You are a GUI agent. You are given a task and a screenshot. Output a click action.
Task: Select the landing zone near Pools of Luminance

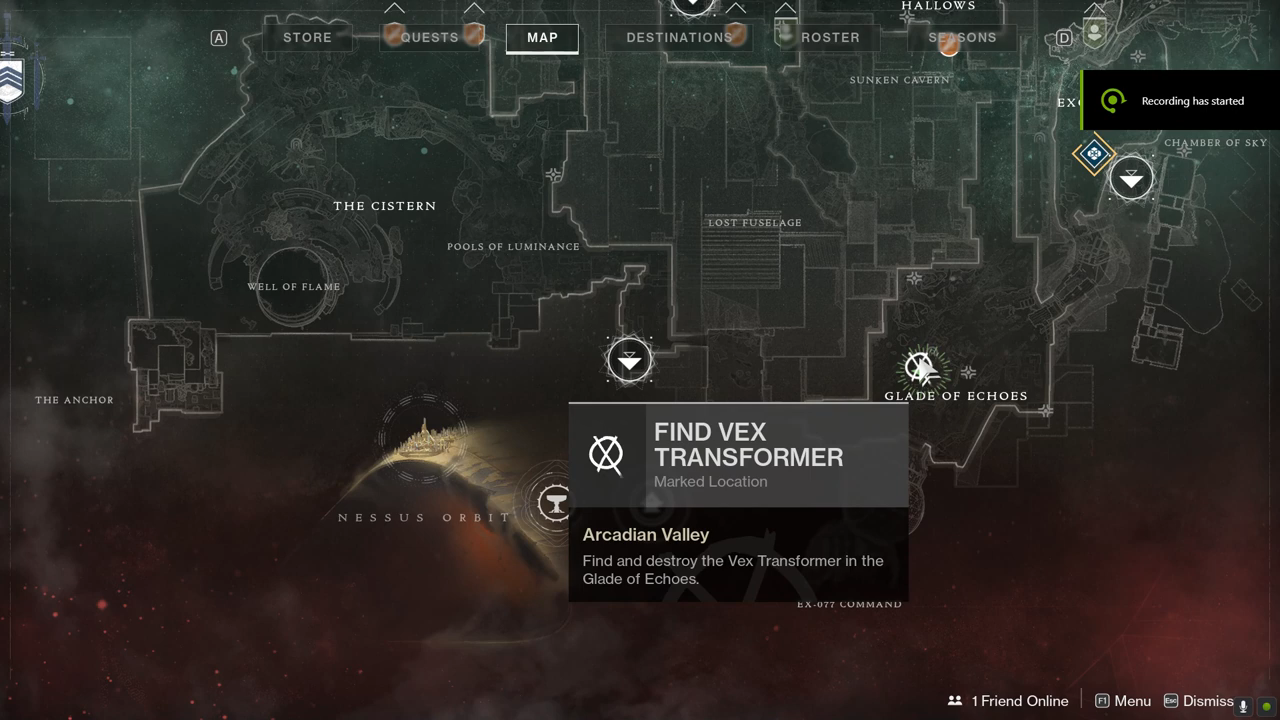(x=629, y=360)
